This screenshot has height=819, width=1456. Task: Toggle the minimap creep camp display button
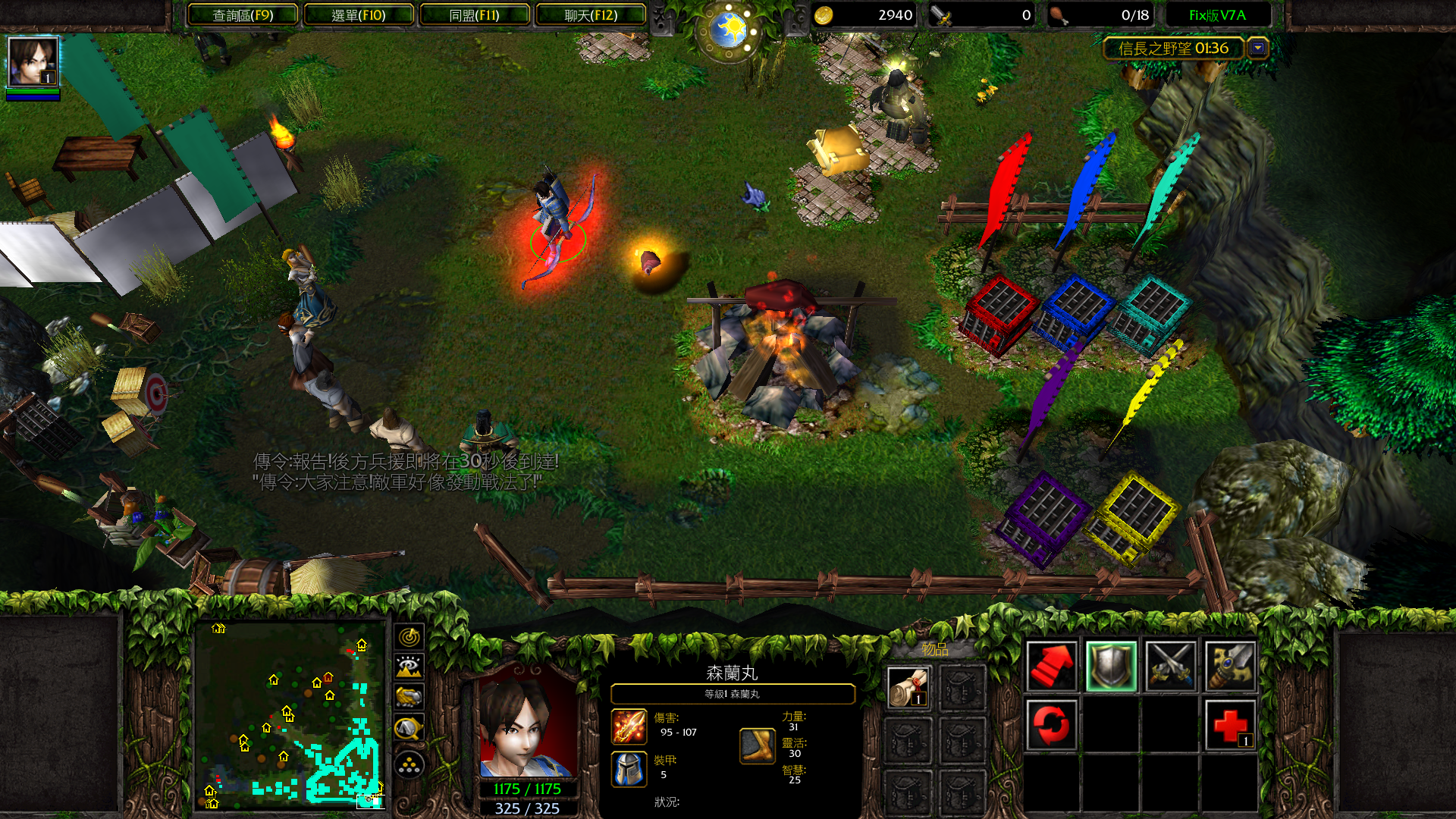[x=409, y=730]
